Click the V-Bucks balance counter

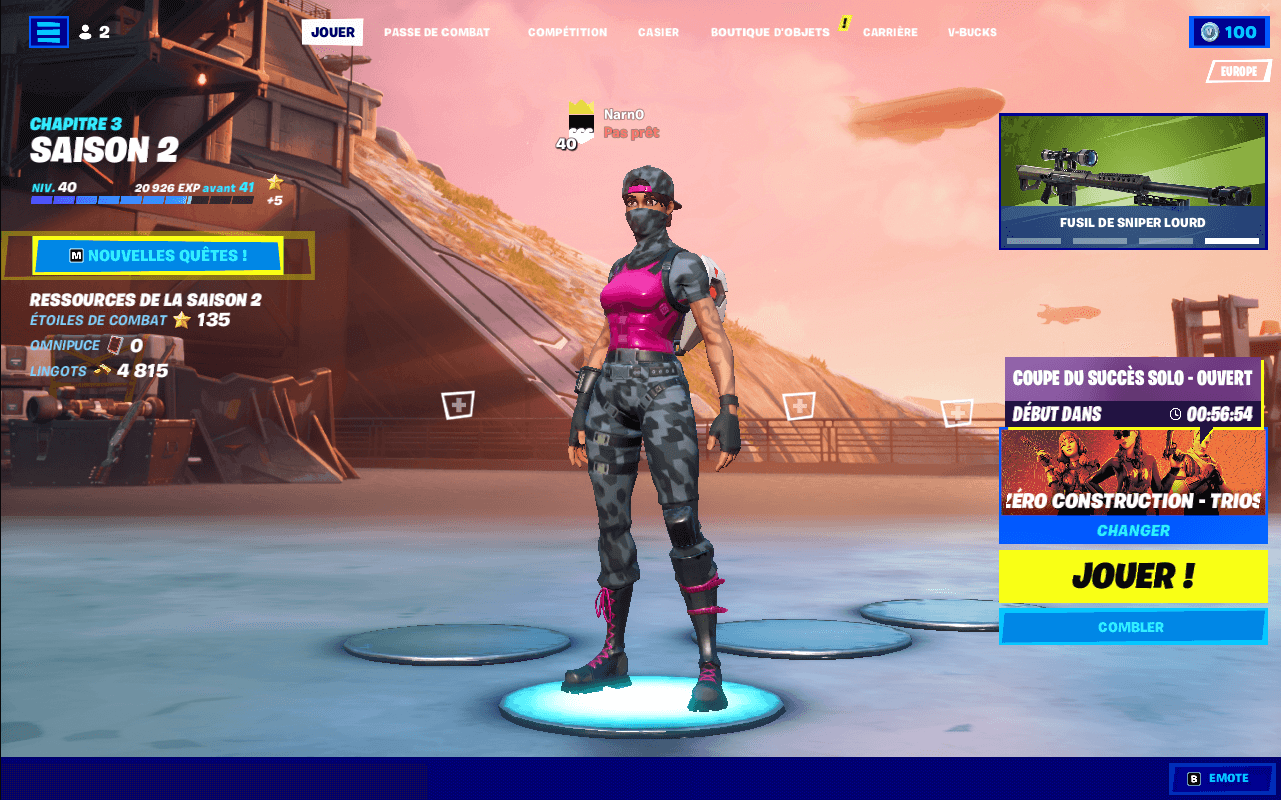coord(1229,31)
